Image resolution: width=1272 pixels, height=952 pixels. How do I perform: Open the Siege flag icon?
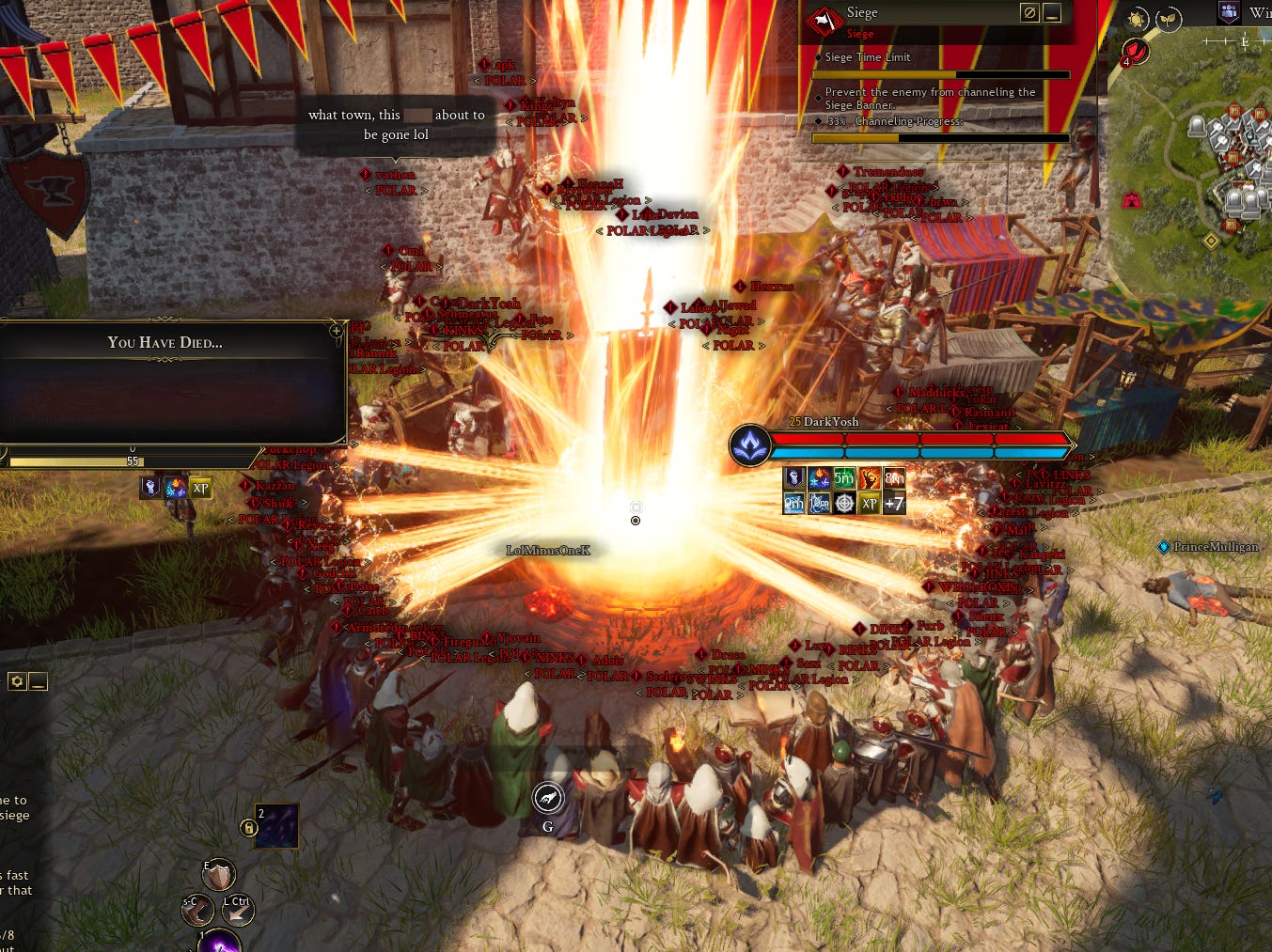824,20
